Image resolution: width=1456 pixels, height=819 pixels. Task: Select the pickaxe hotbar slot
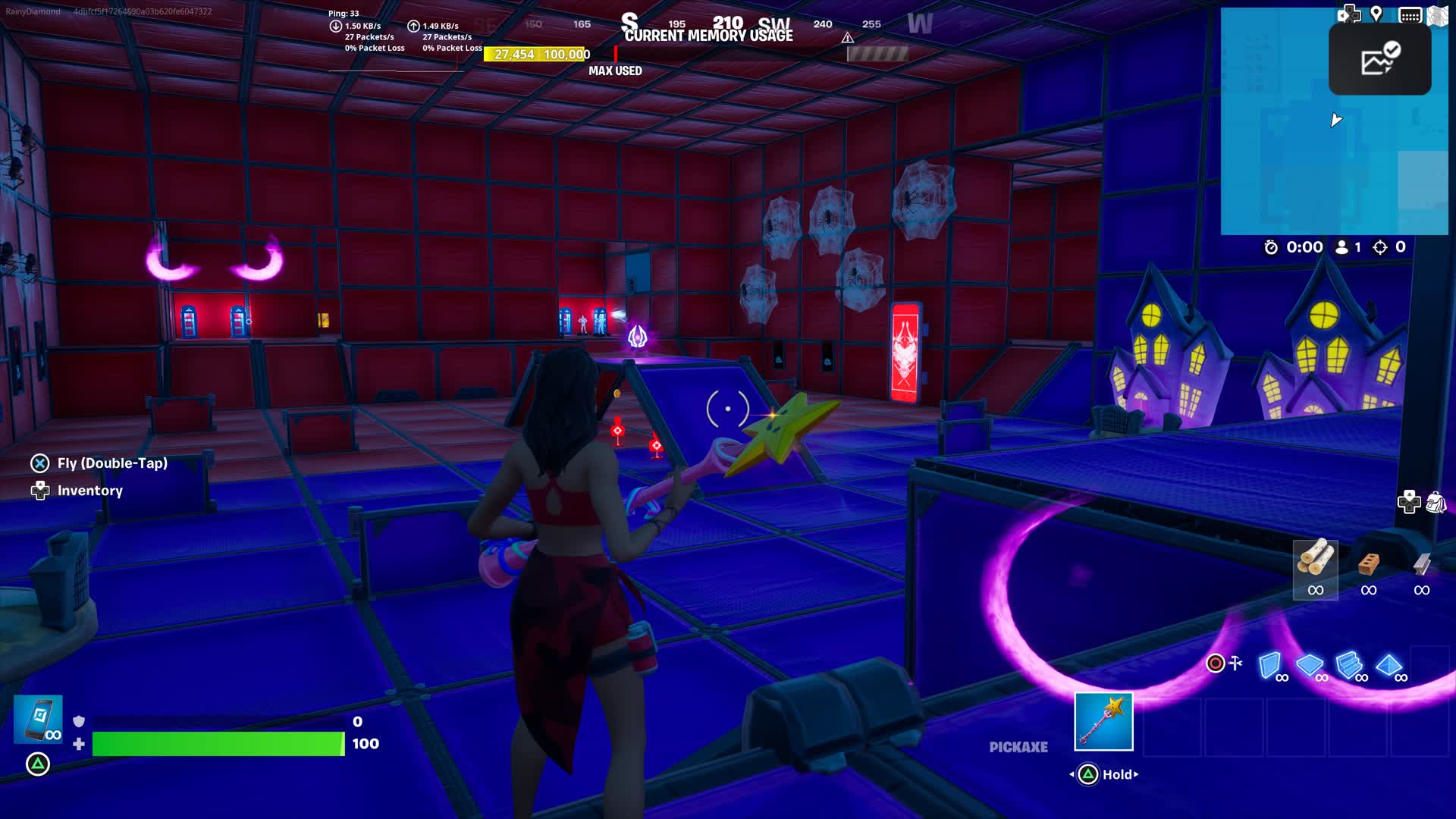tap(1103, 720)
